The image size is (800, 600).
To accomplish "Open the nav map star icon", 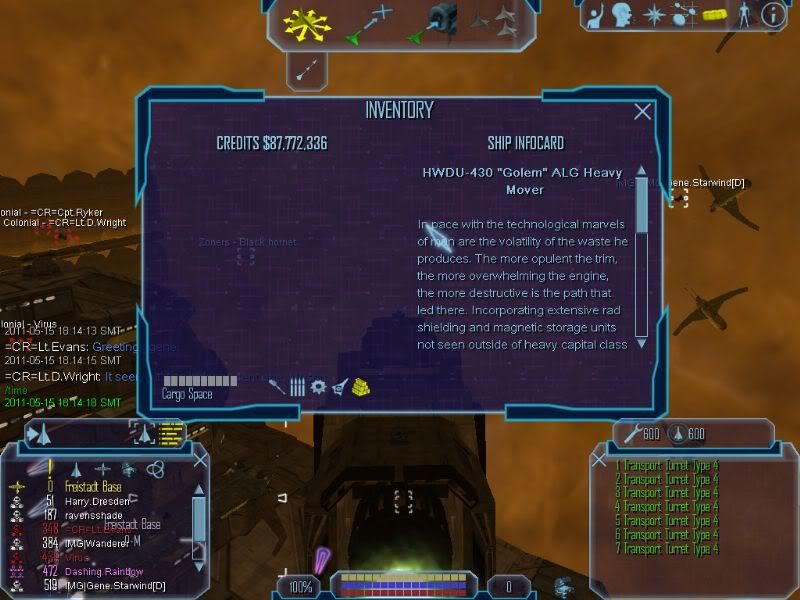I will (655, 15).
